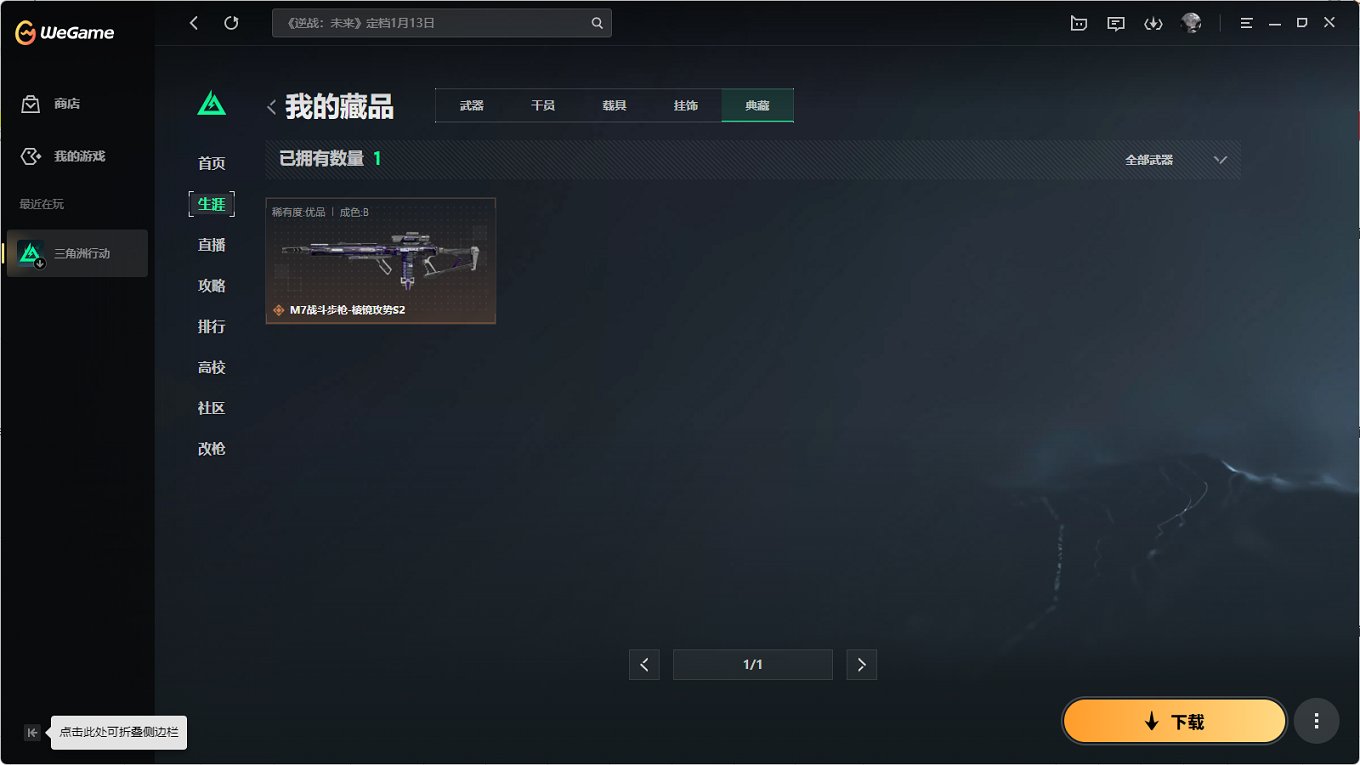The width and height of the screenshot is (1360, 765).
Task: Switch to the 武器 tab
Action: point(470,104)
